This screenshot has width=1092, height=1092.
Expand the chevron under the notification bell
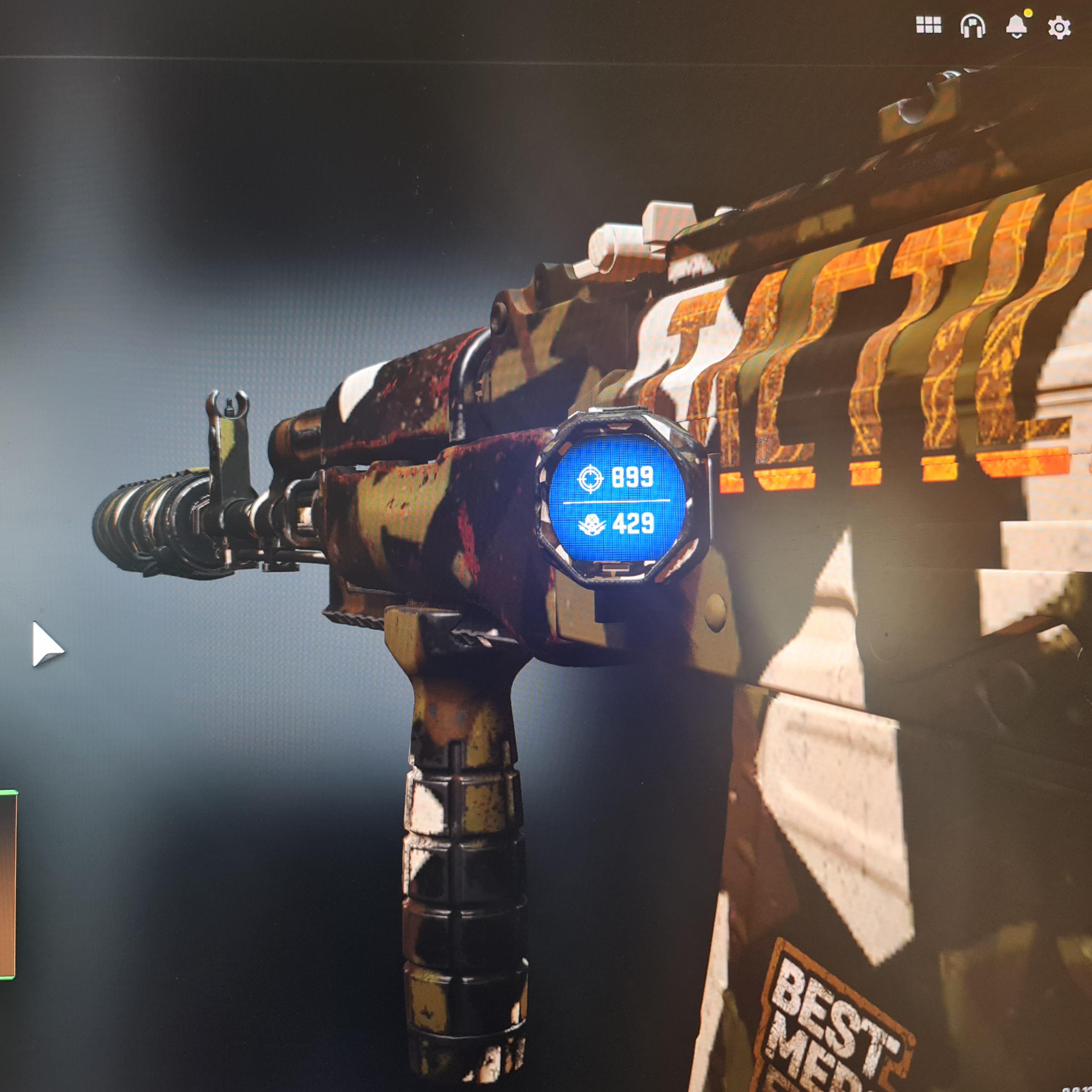coord(1017,36)
